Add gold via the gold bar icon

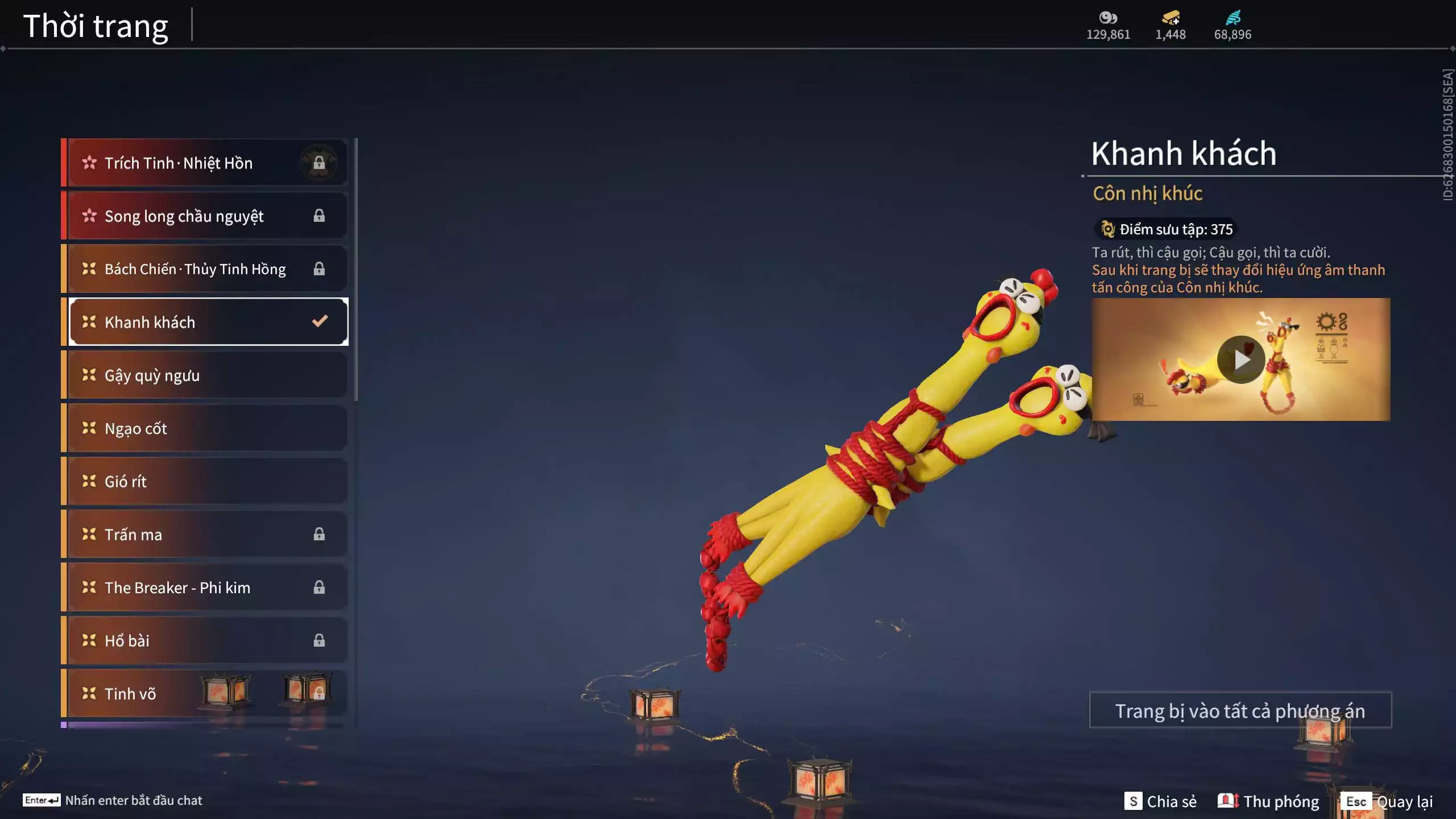coord(1170,18)
